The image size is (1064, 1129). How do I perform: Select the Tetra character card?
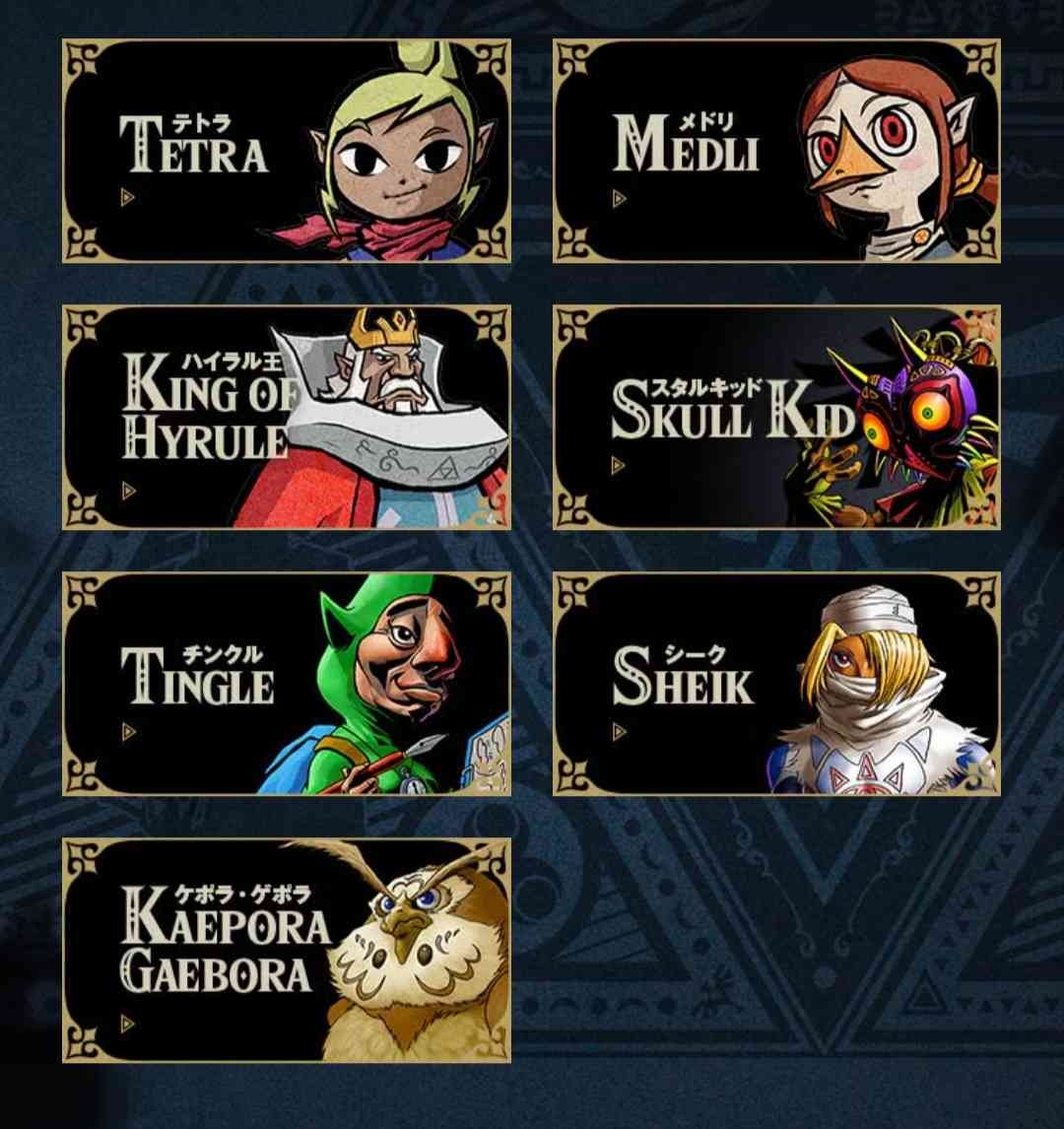point(286,151)
